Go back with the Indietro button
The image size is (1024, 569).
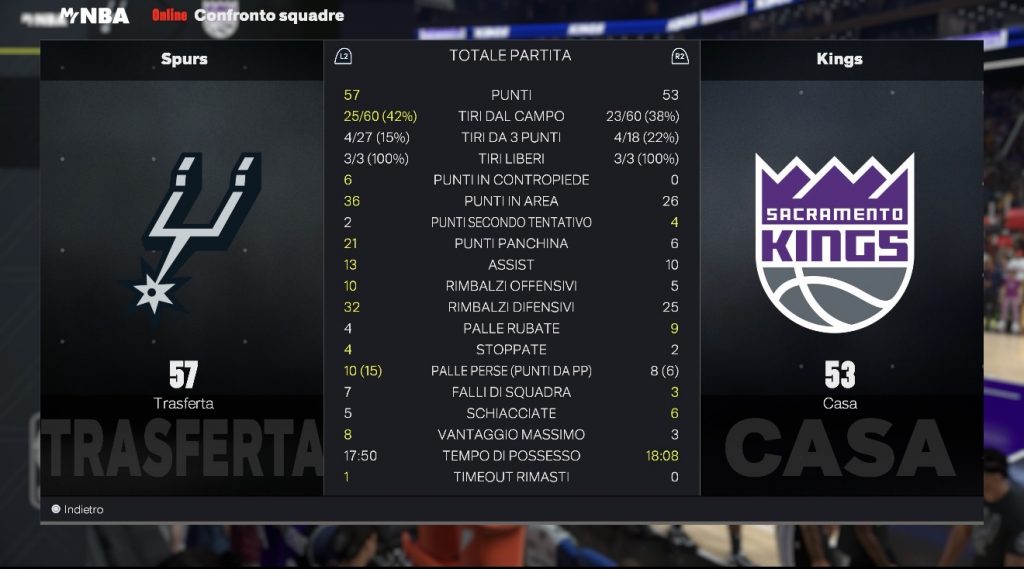[78, 509]
